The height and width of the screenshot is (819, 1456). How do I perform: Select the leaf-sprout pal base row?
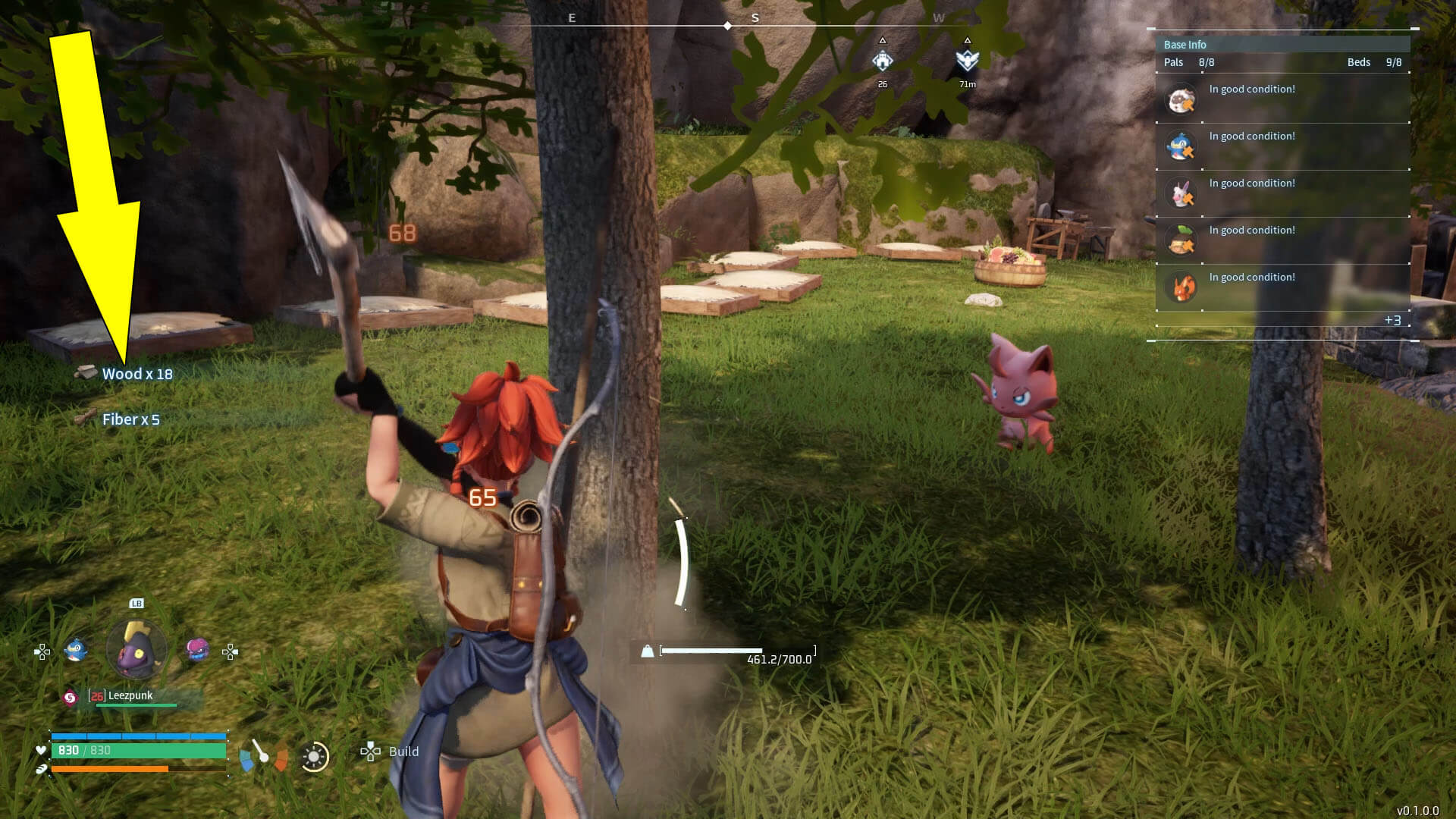pyautogui.click(x=1181, y=241)
